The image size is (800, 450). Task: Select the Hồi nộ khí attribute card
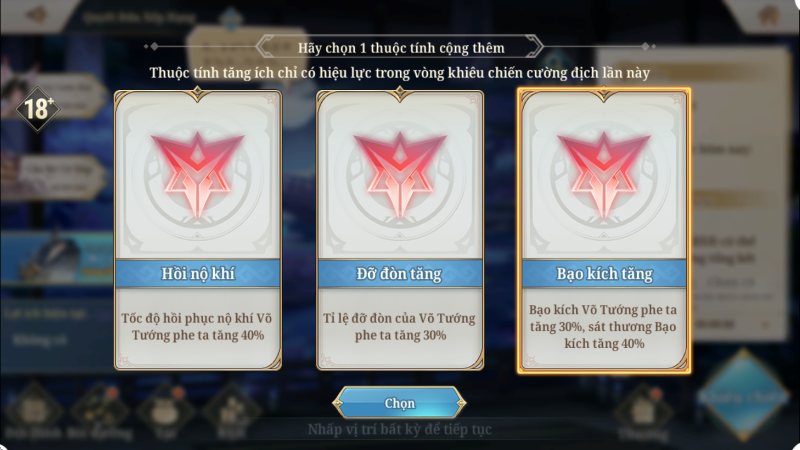pos(198,230)
